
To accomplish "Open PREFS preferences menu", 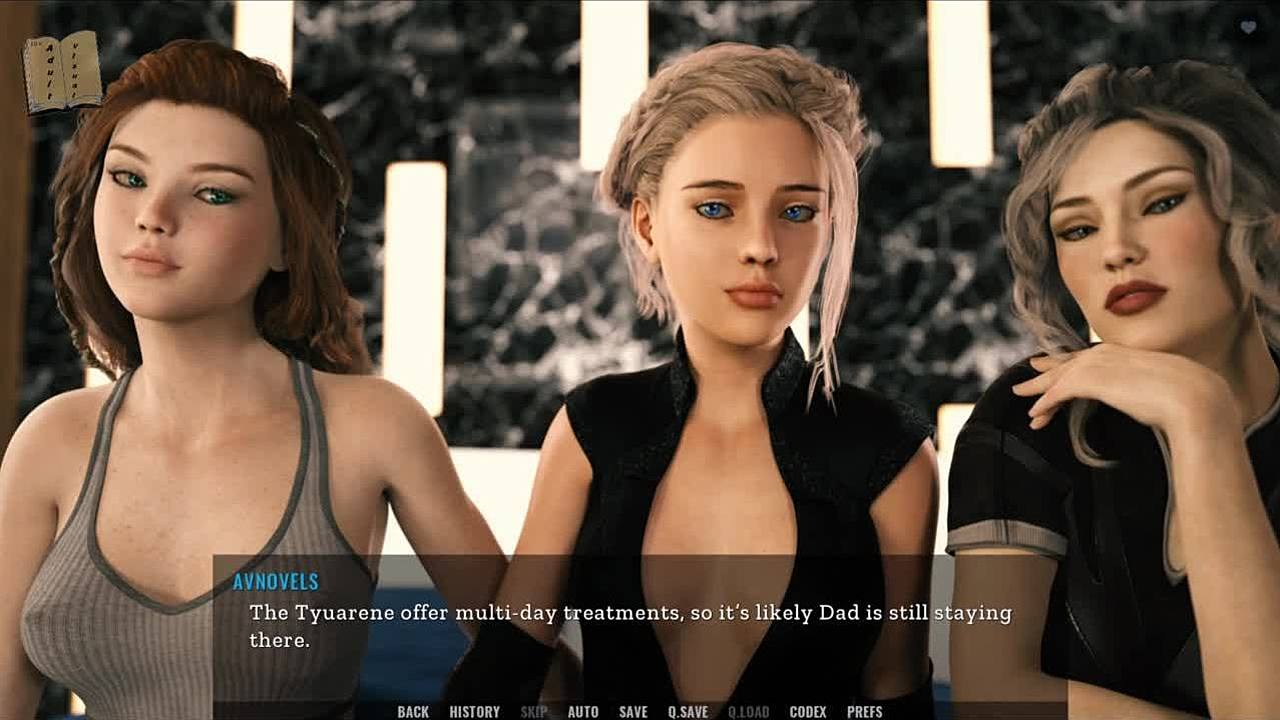I will tap(865, 712).
